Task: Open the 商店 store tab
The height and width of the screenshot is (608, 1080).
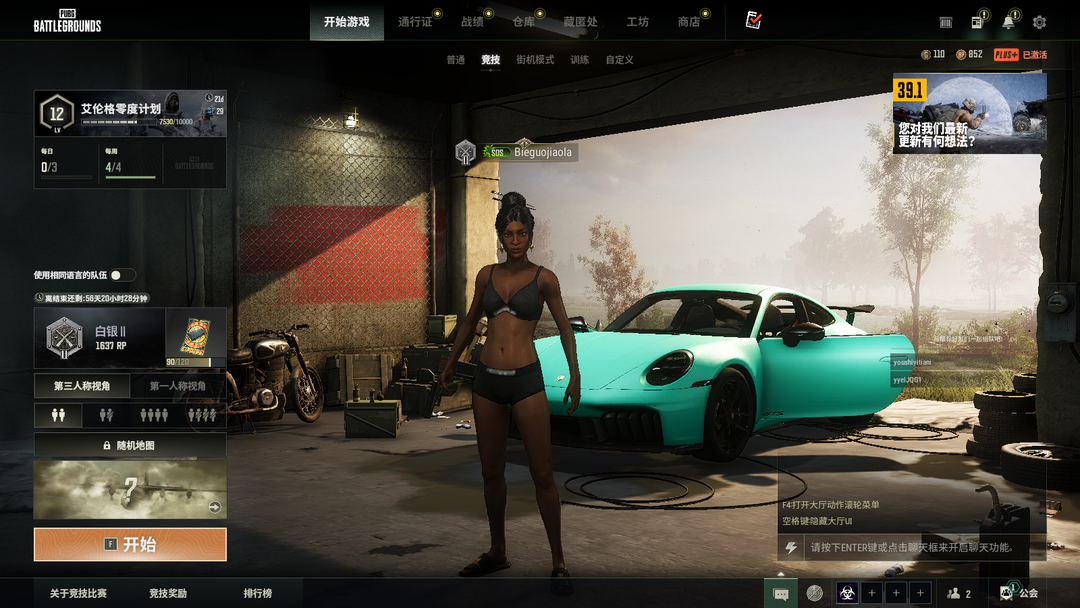Action: tap(689, 22)
